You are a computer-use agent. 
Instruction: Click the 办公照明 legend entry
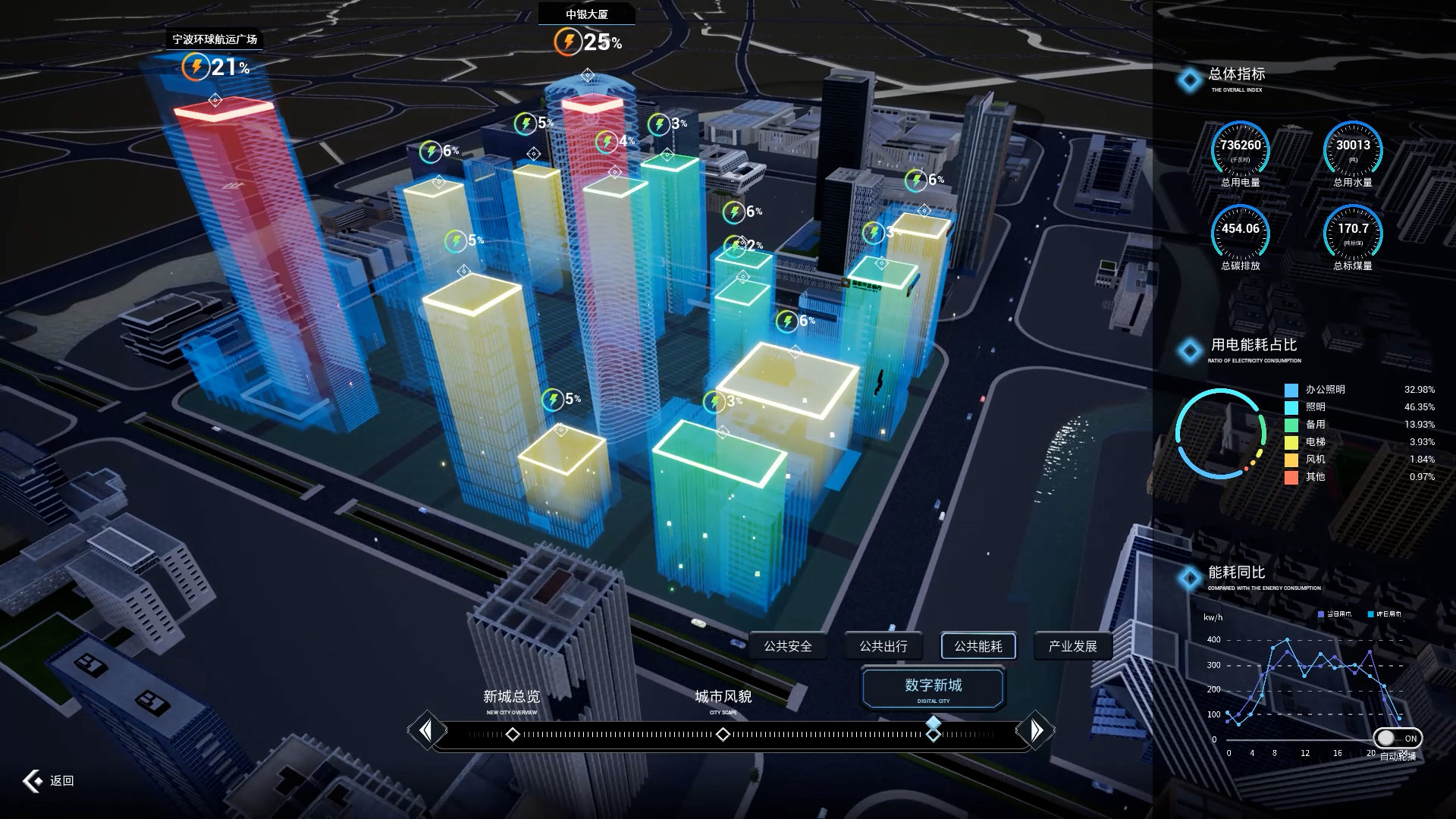click(1324, 390)
